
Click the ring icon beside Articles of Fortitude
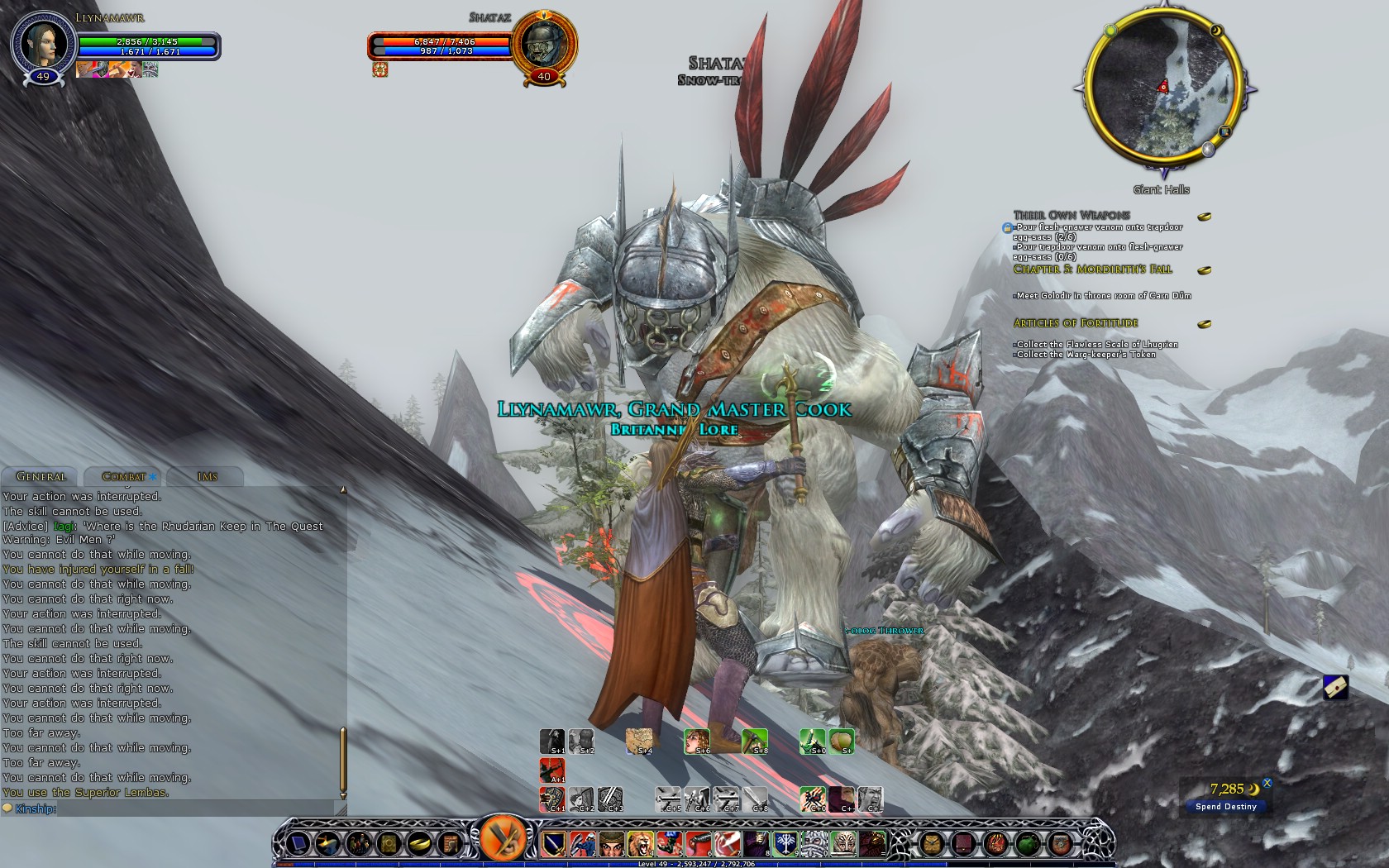[x=1205, y=324]
